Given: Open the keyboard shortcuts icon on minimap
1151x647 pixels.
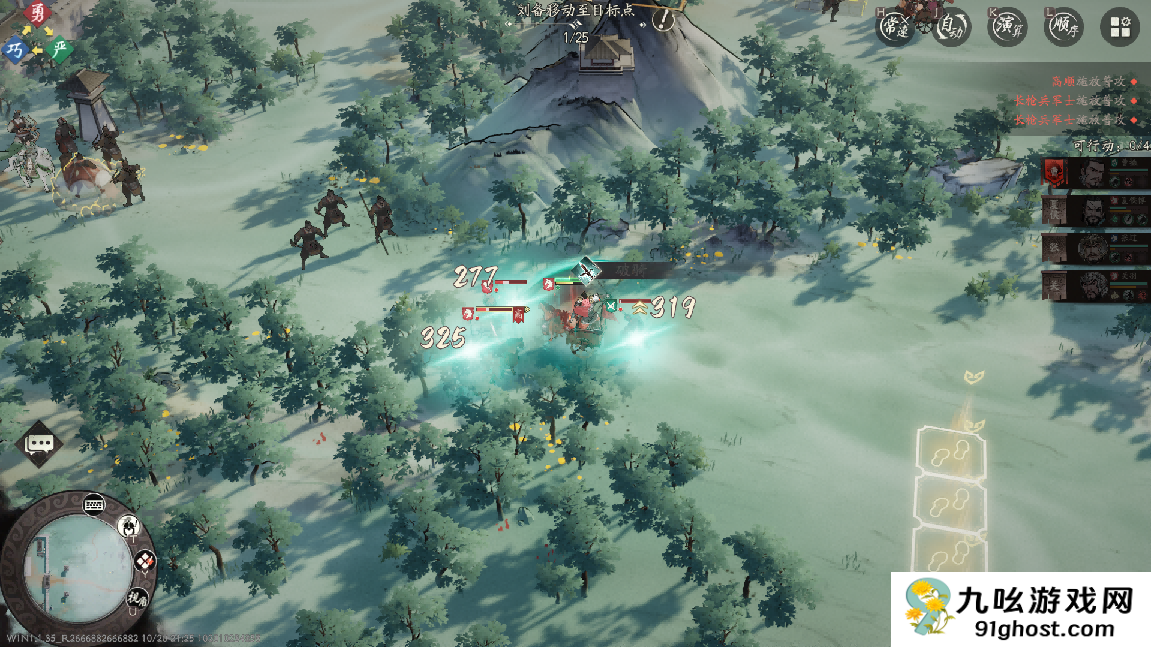Looking at the screenshot, I should tap(95, 503).
